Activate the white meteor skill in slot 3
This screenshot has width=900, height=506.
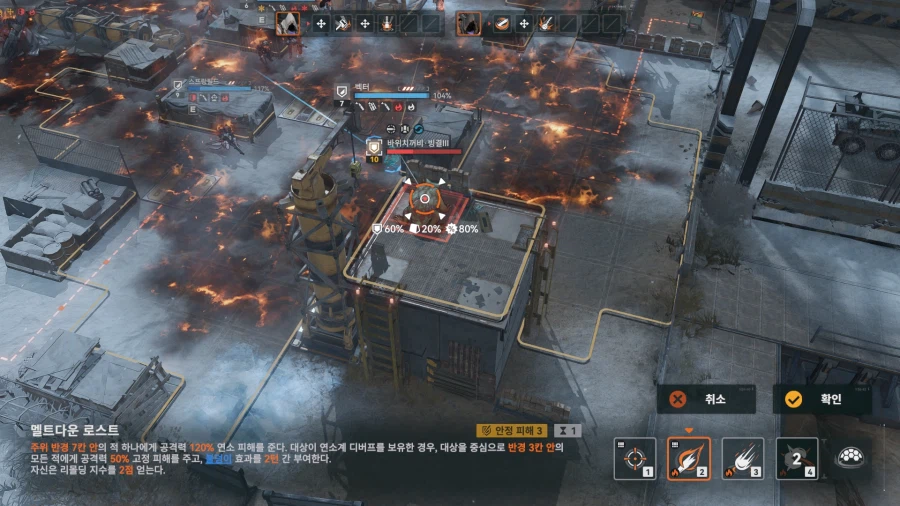(743, 459)
